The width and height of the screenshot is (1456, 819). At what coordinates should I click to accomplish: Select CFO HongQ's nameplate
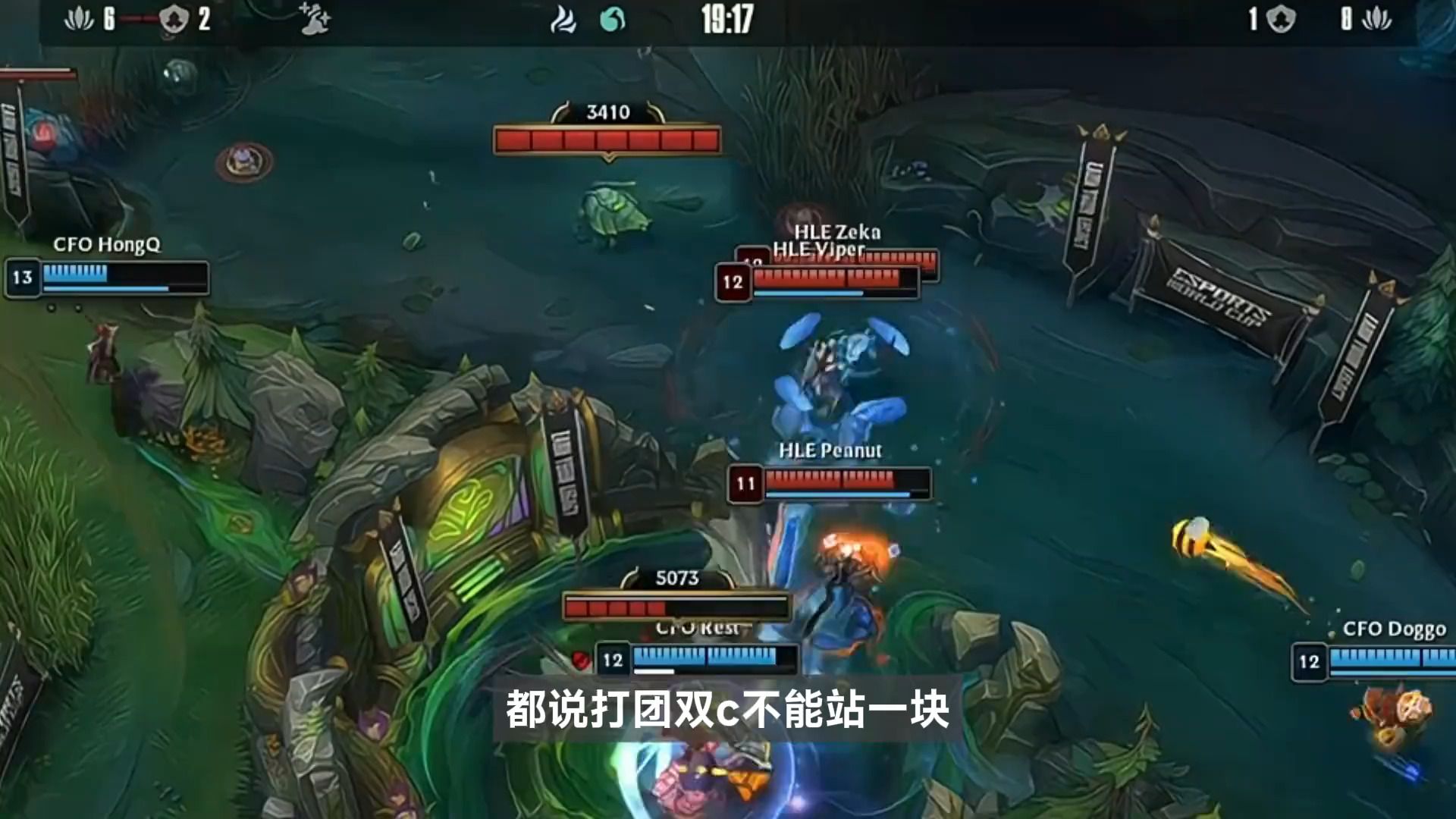pos(108,245)
